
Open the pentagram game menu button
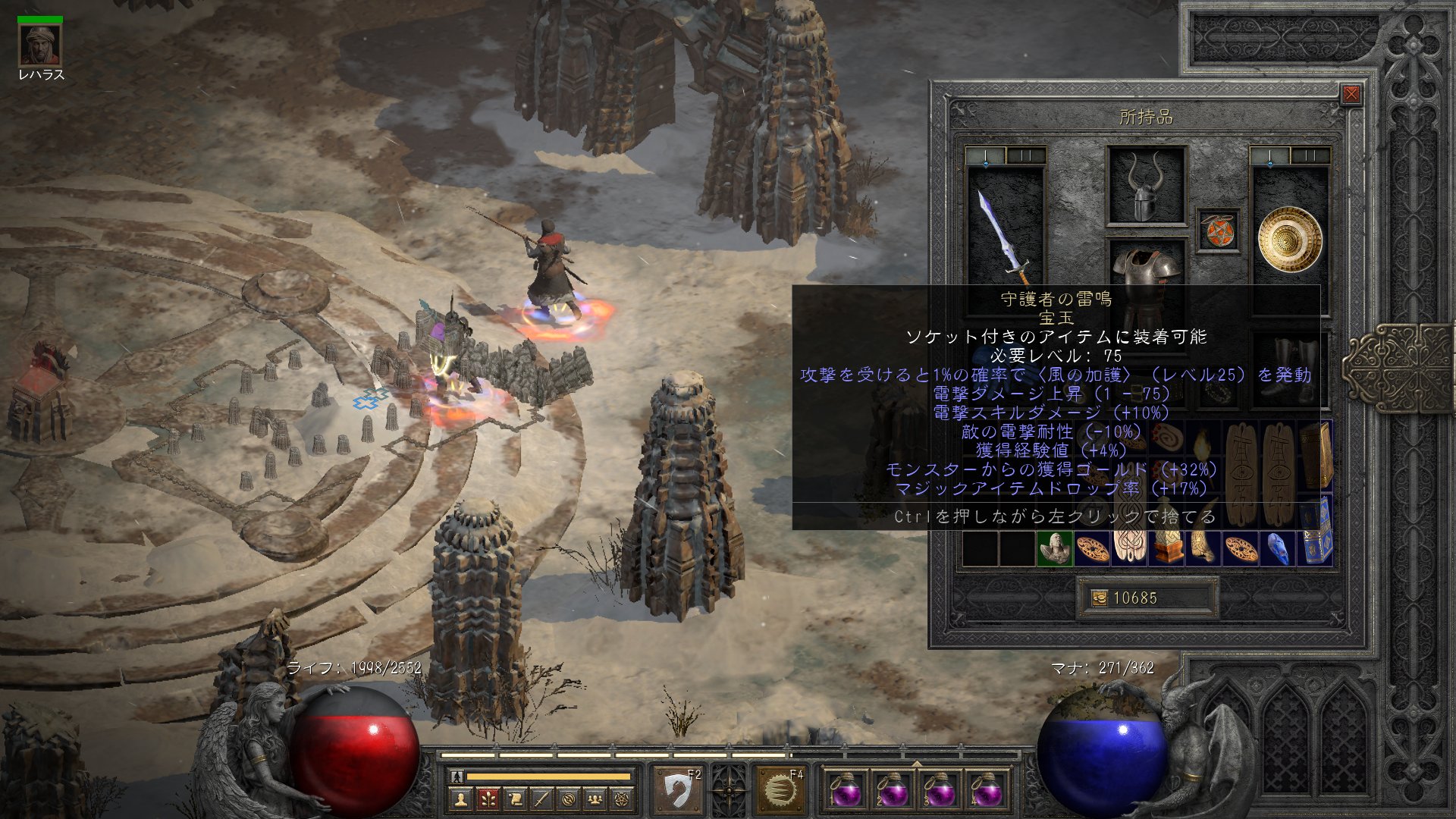coord(623,799)
